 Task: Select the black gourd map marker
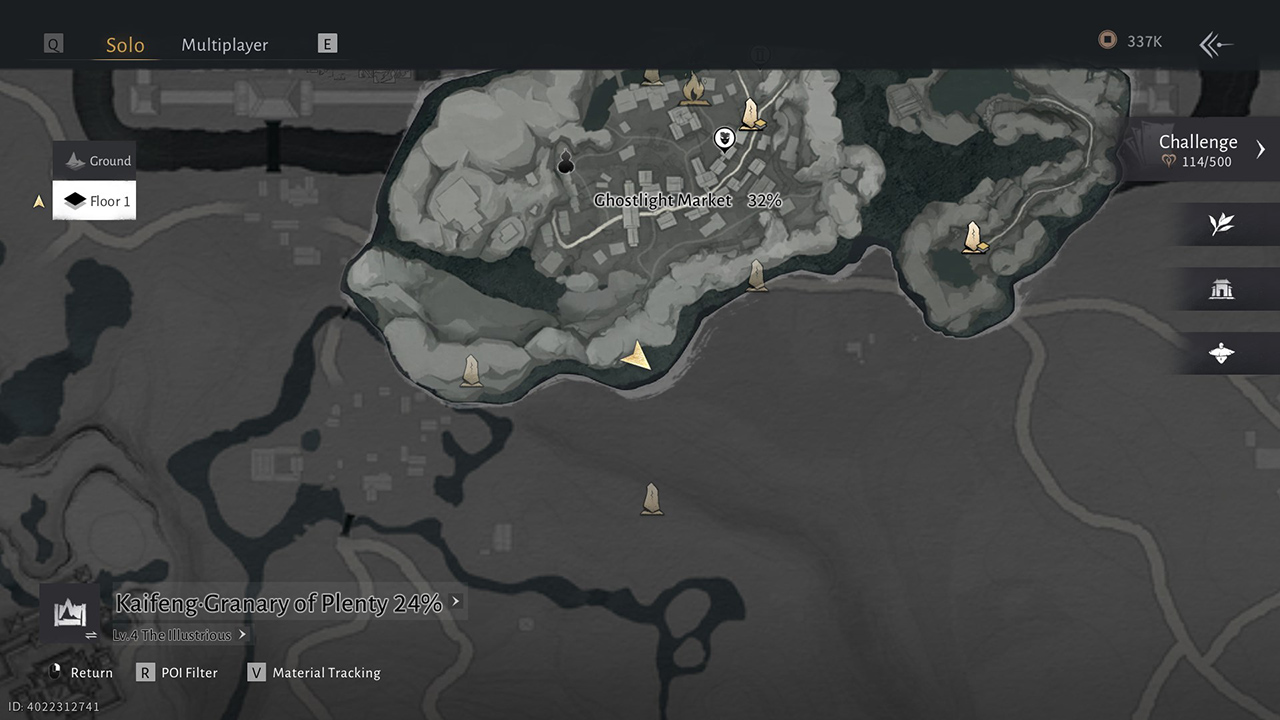[x=565, y=162]
